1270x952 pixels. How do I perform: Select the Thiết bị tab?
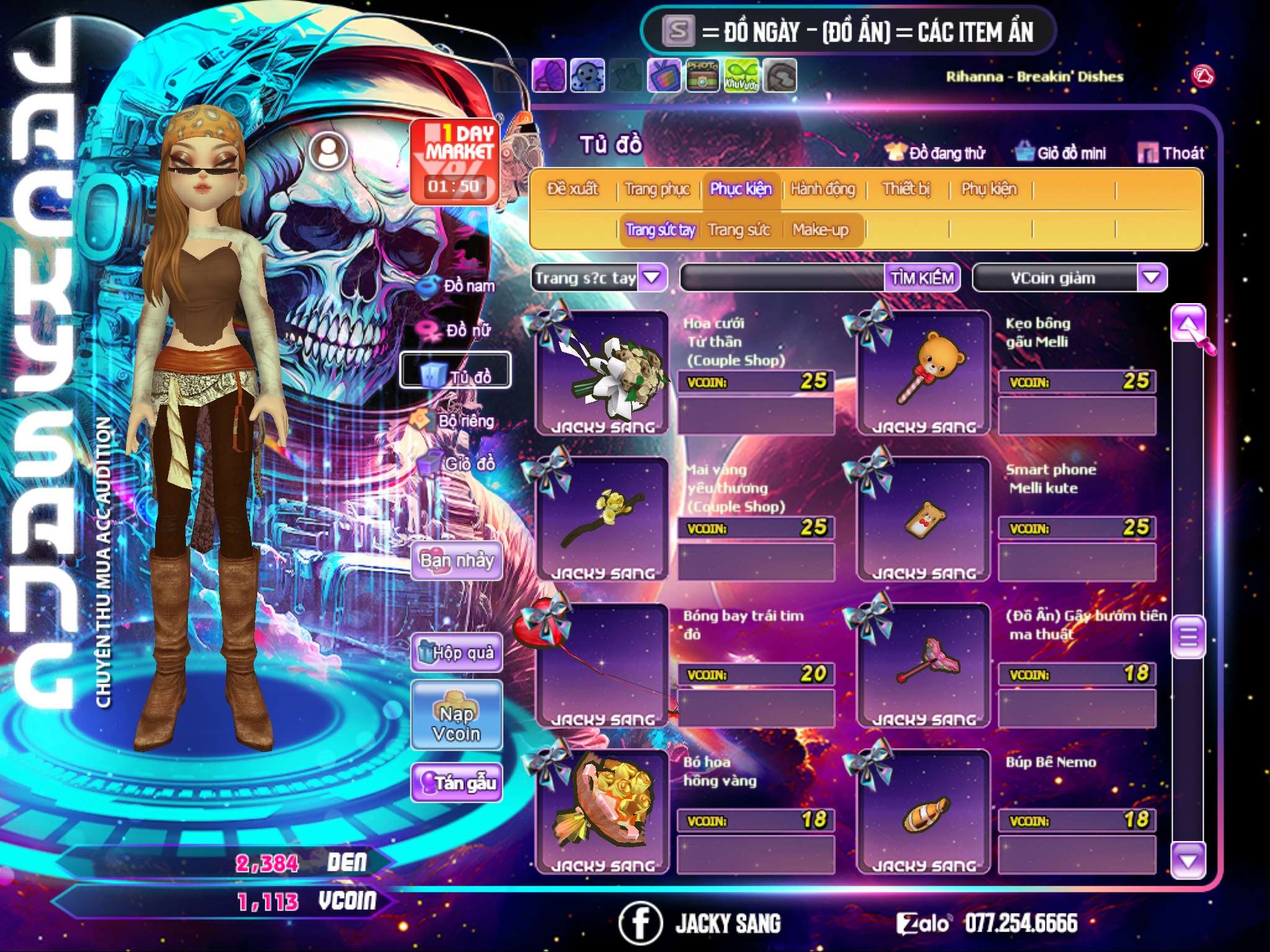906,189
